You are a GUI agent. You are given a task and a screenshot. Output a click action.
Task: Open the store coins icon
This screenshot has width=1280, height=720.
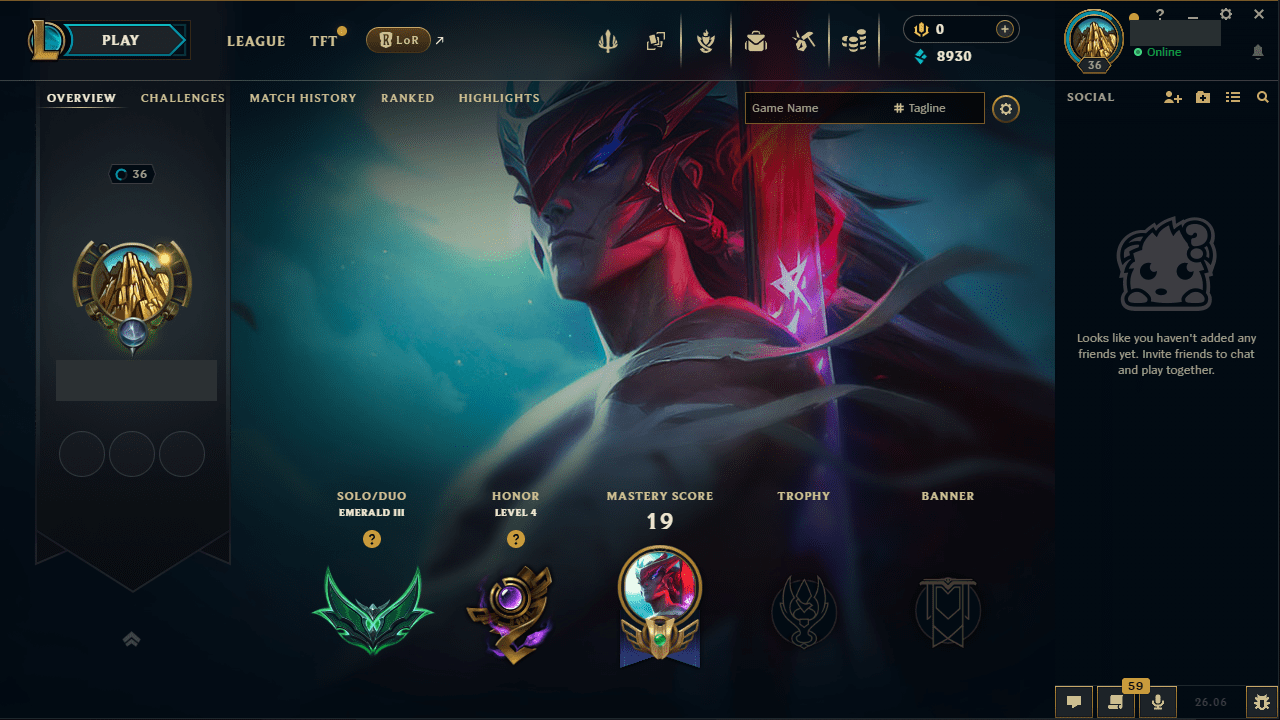coord(853,40)
